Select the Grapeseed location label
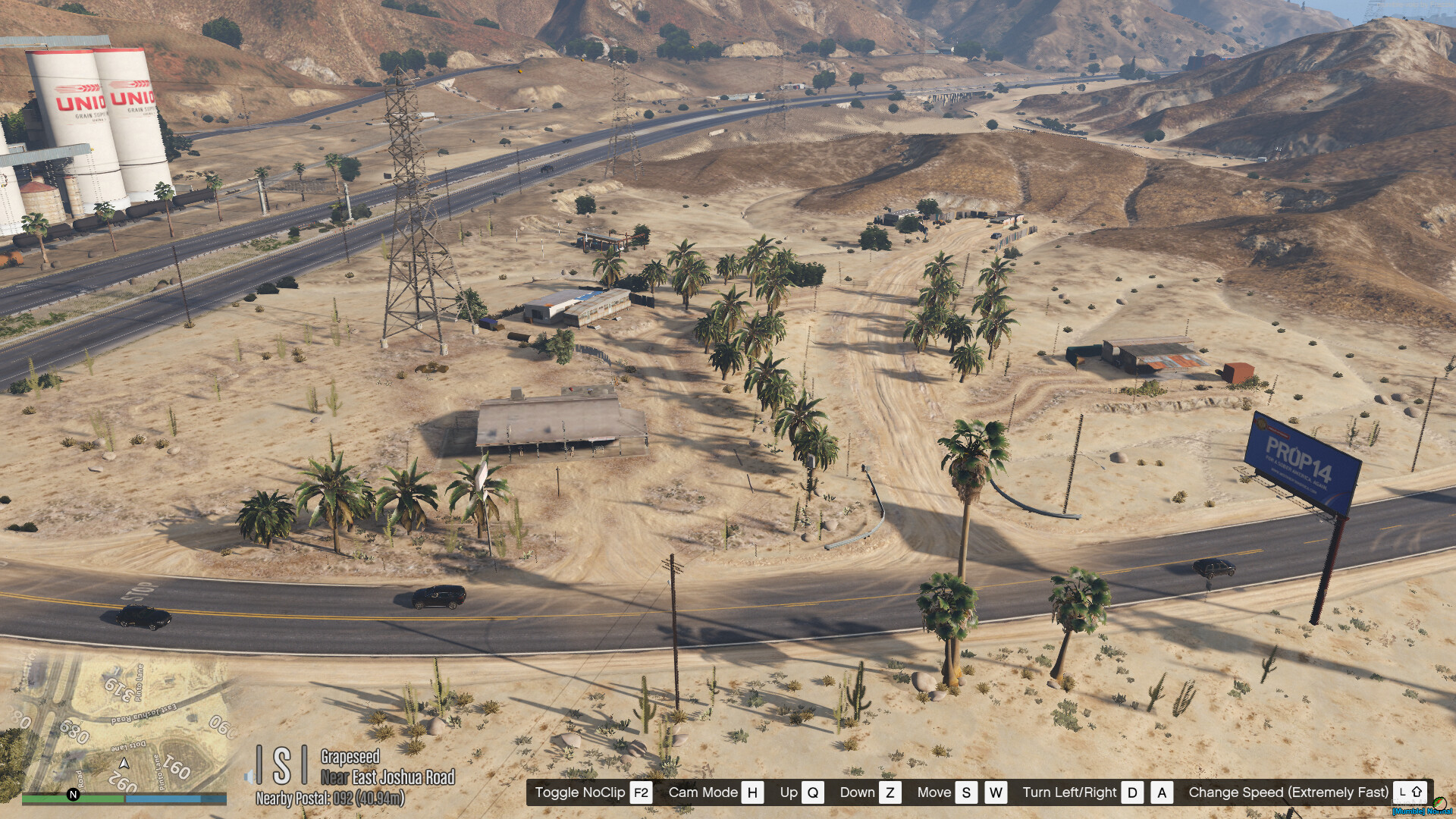This screenshot has width=1456, height=819. click(351, 757)
